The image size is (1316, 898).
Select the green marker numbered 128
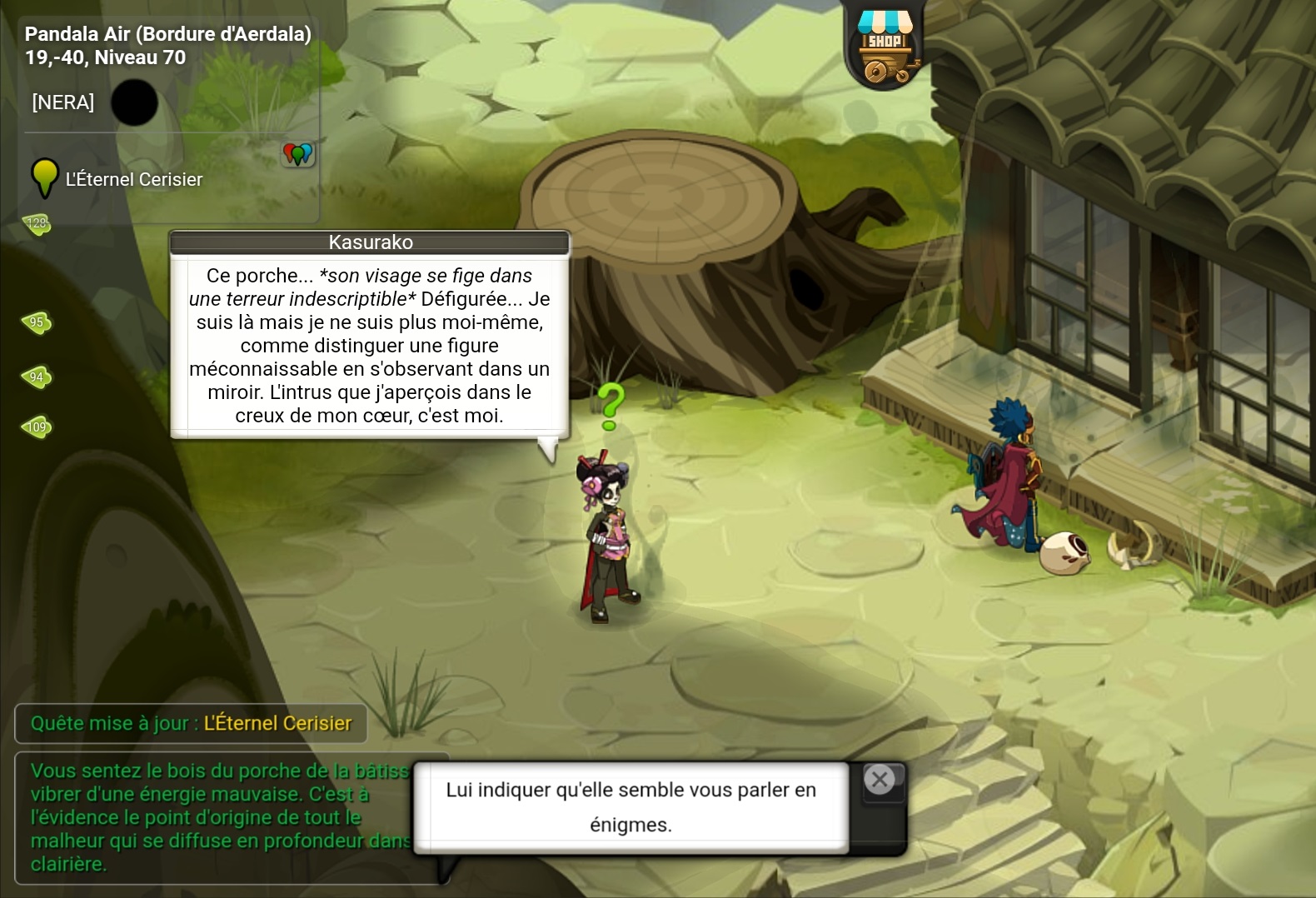[x=37, y=223]
